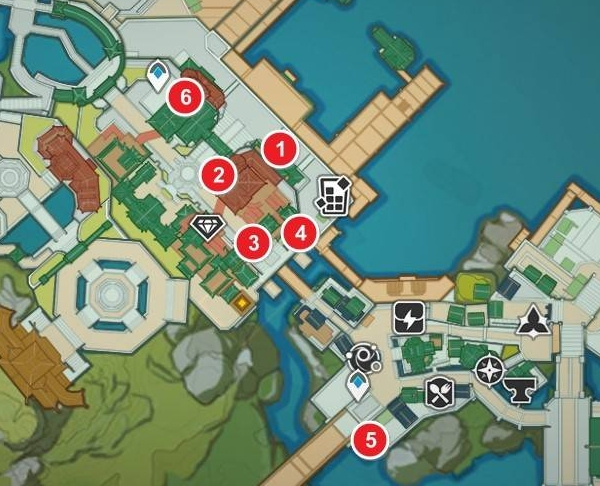Select red map marker number 2
The height and width of the screenshot is (486, 600).
tap(215, 175)
